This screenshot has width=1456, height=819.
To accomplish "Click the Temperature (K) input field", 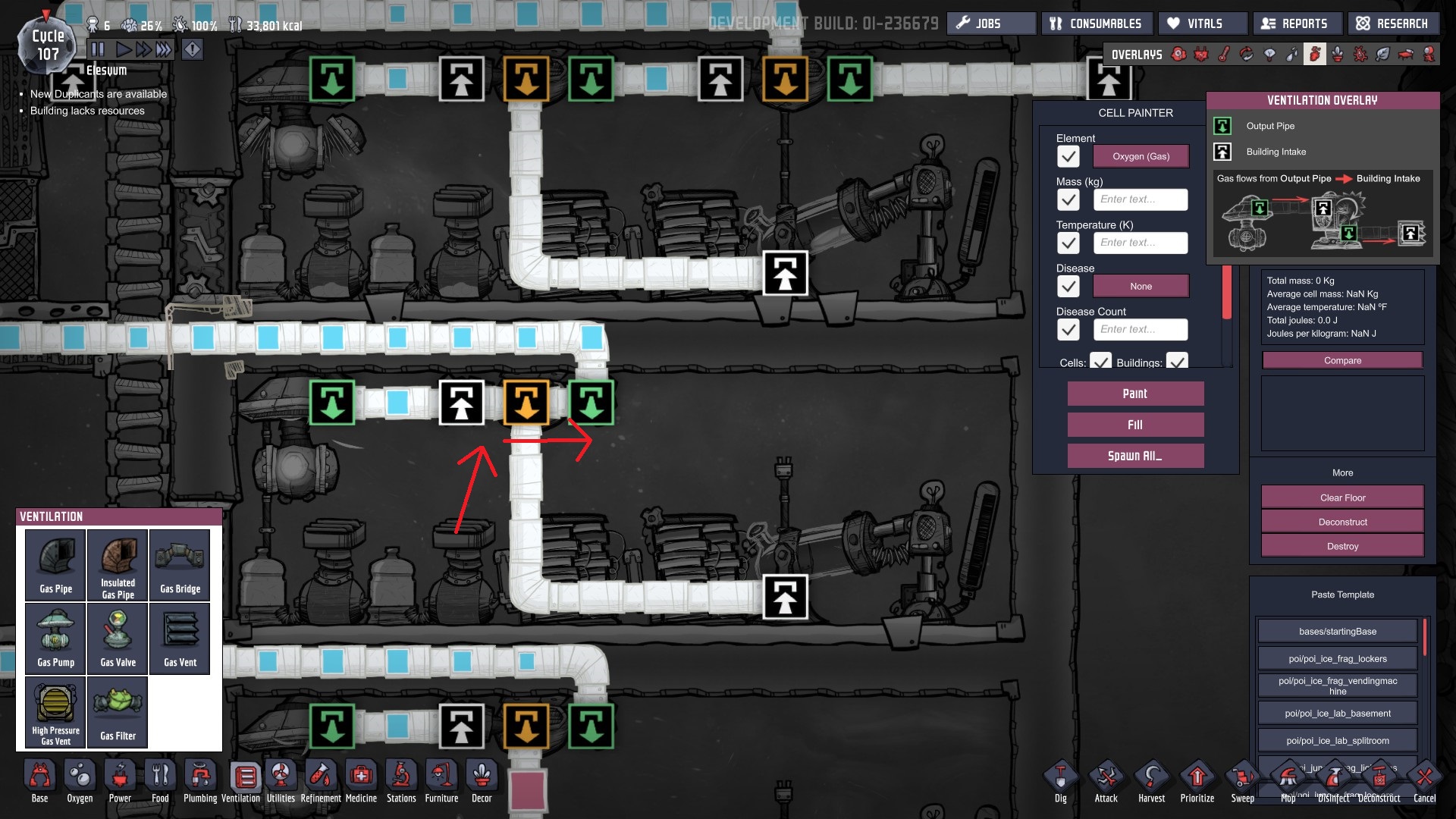I will (x=1141, y=243).
